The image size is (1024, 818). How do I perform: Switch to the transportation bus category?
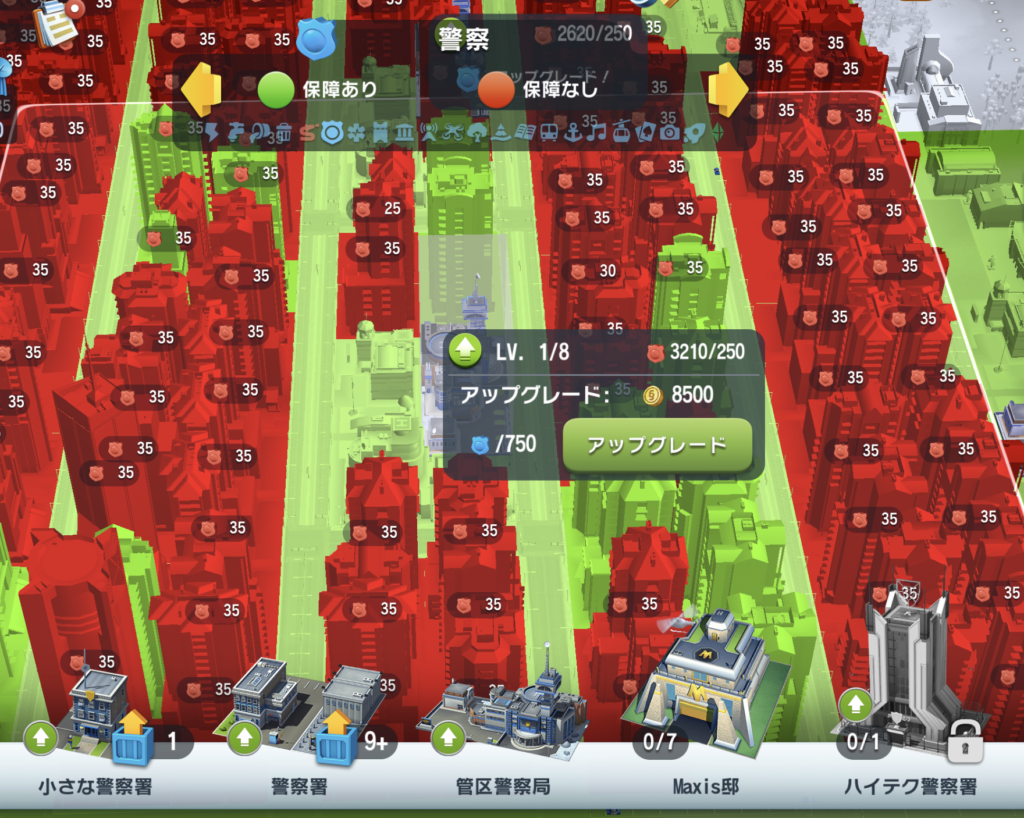(549, 131)
